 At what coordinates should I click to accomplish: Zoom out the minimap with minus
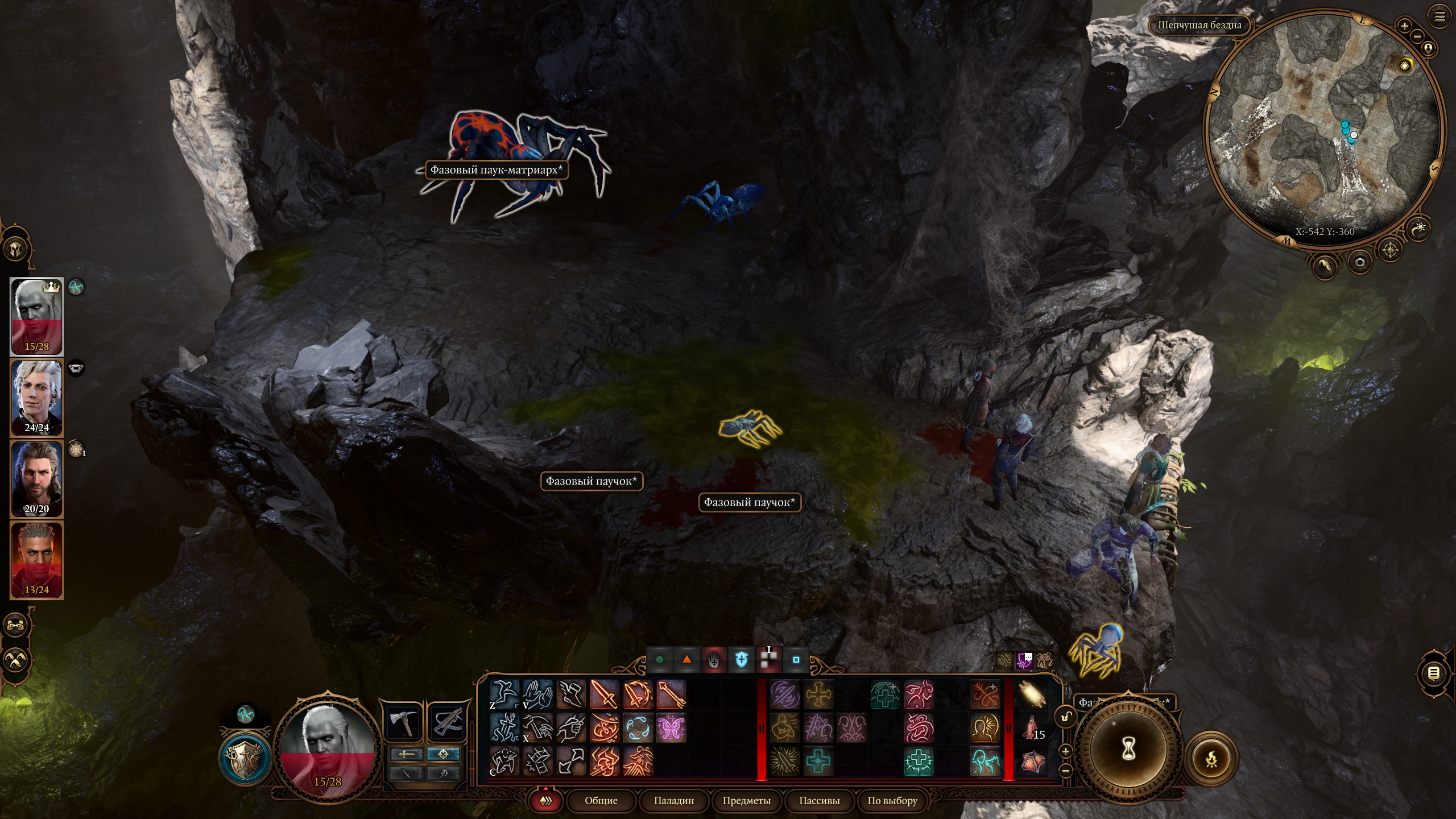coord(1417,36)
